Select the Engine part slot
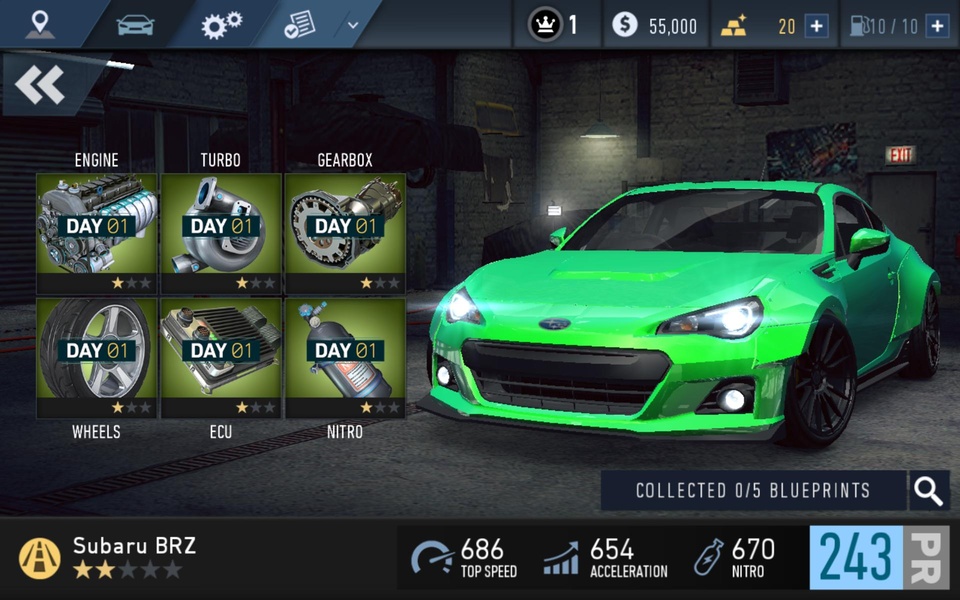Screen dimensions: 960x600 coord(97,233)
